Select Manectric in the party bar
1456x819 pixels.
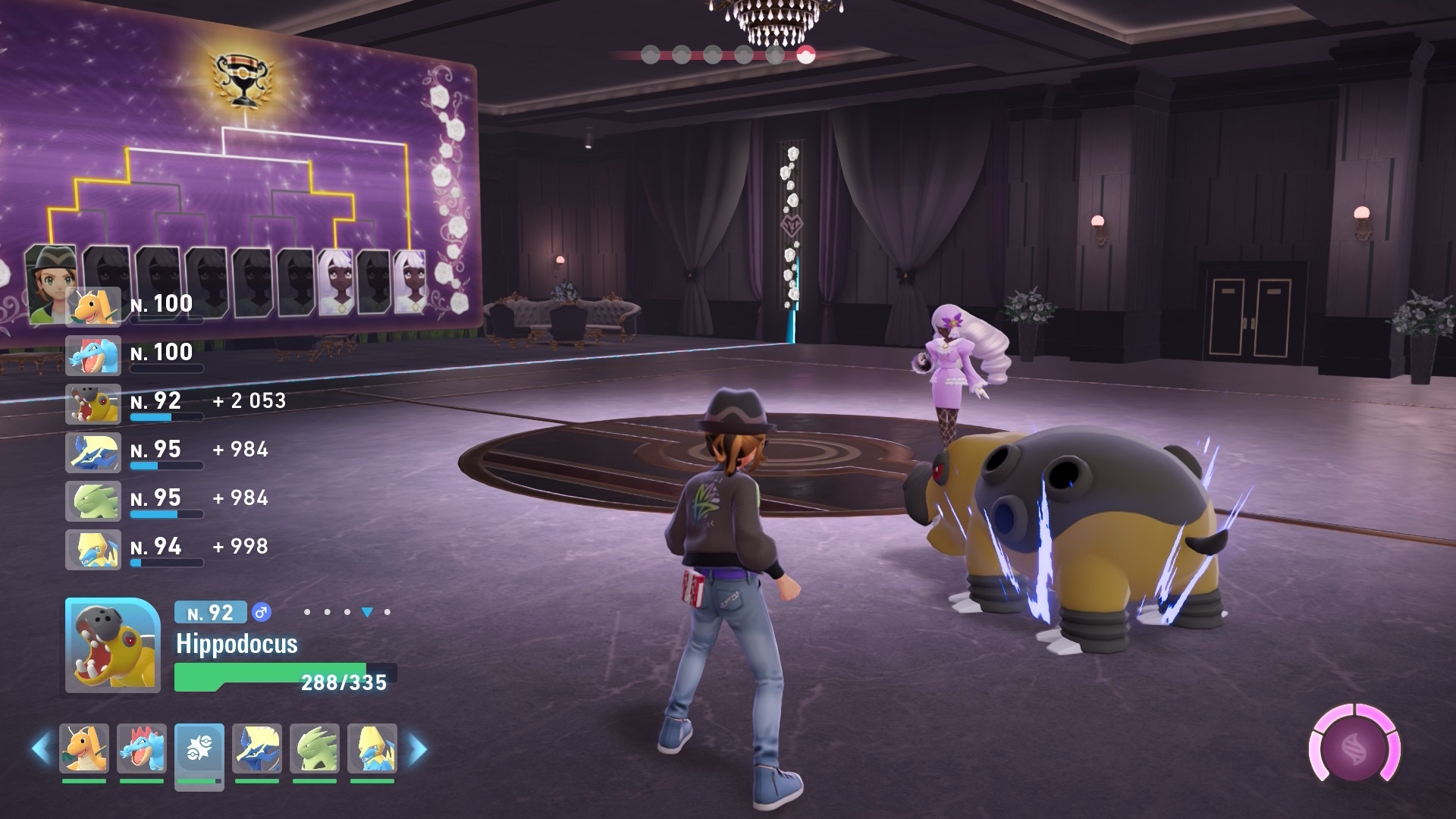coord(372,748)
